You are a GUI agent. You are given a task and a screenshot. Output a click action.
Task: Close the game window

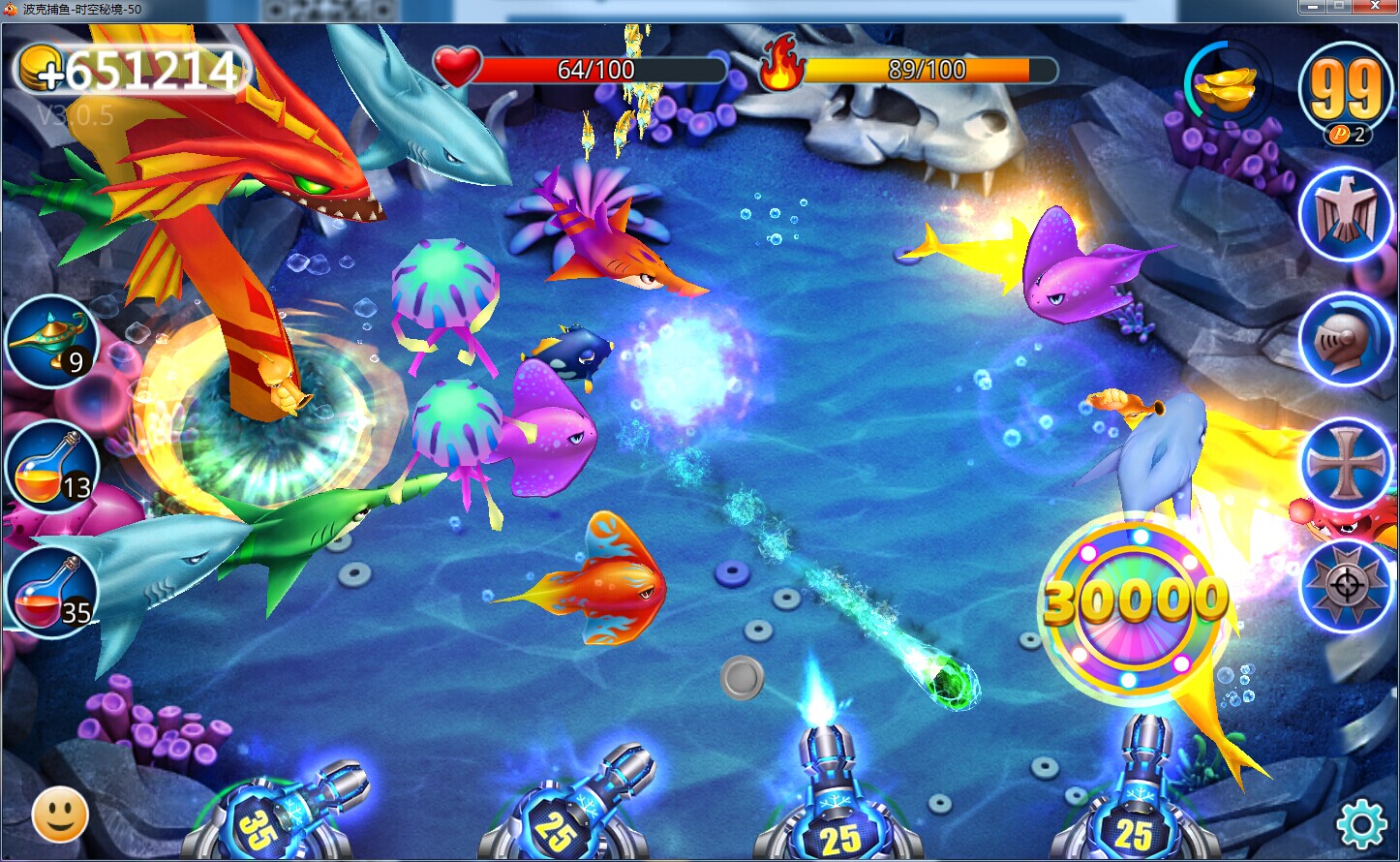click(x=1375, y=7)
